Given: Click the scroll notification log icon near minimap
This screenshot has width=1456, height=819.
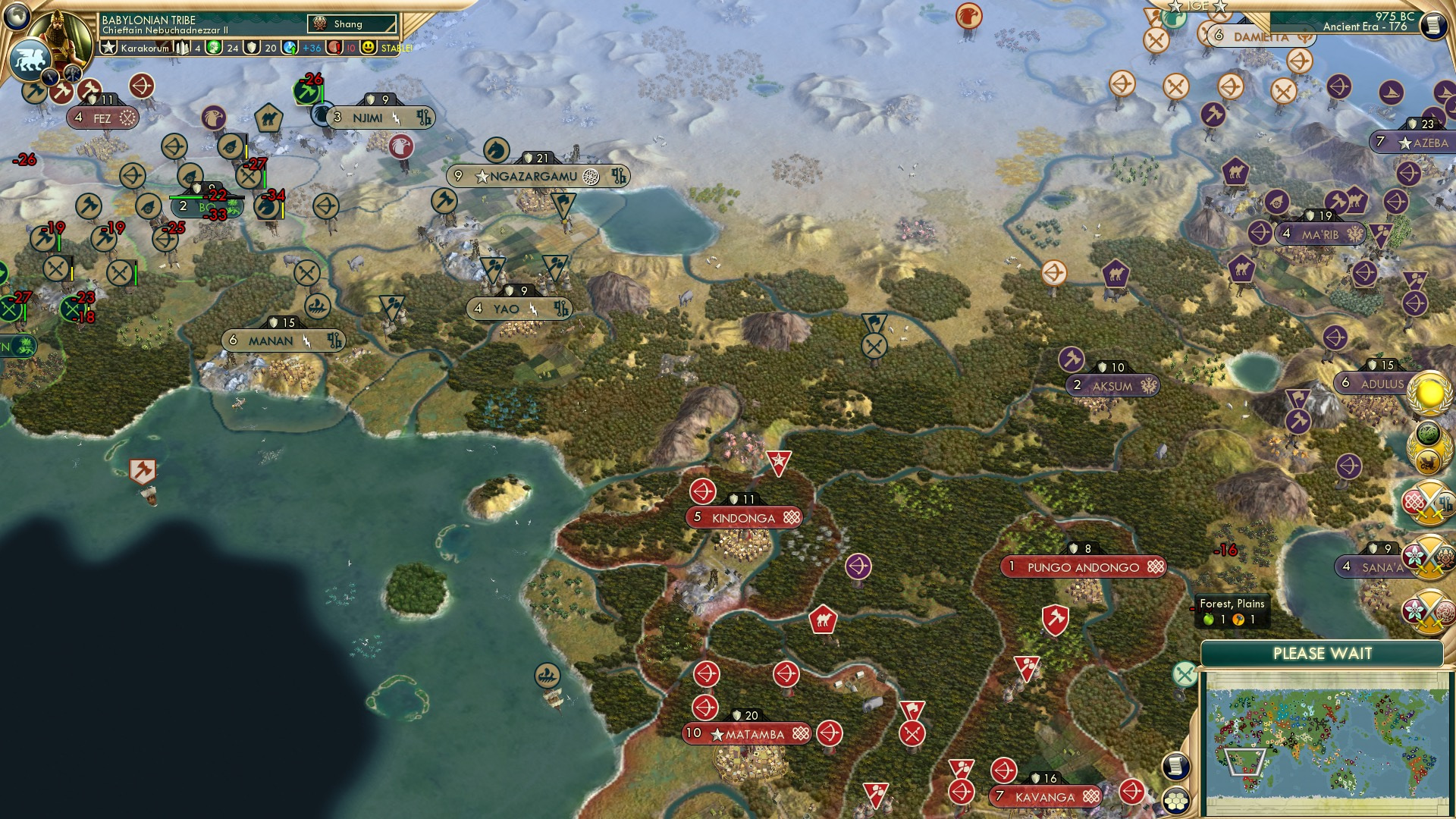Looking at the screenshot, I should pos(1176,767).
